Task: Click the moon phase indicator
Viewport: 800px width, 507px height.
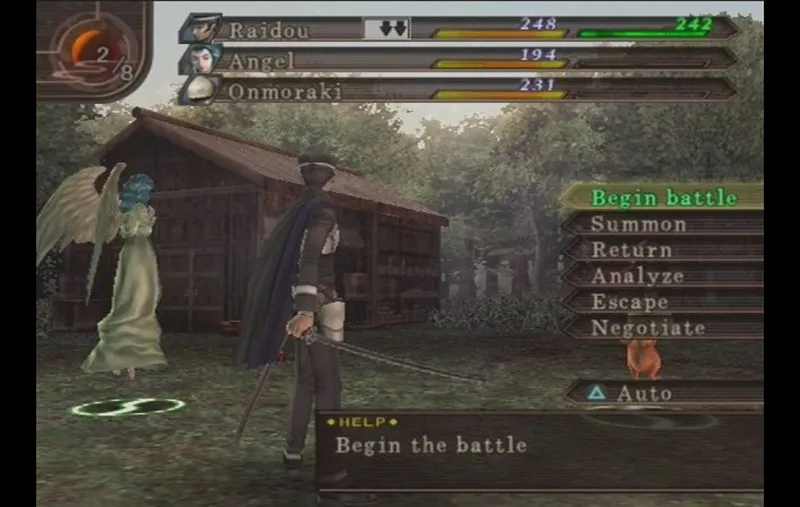Action: [x=94, y=50]
